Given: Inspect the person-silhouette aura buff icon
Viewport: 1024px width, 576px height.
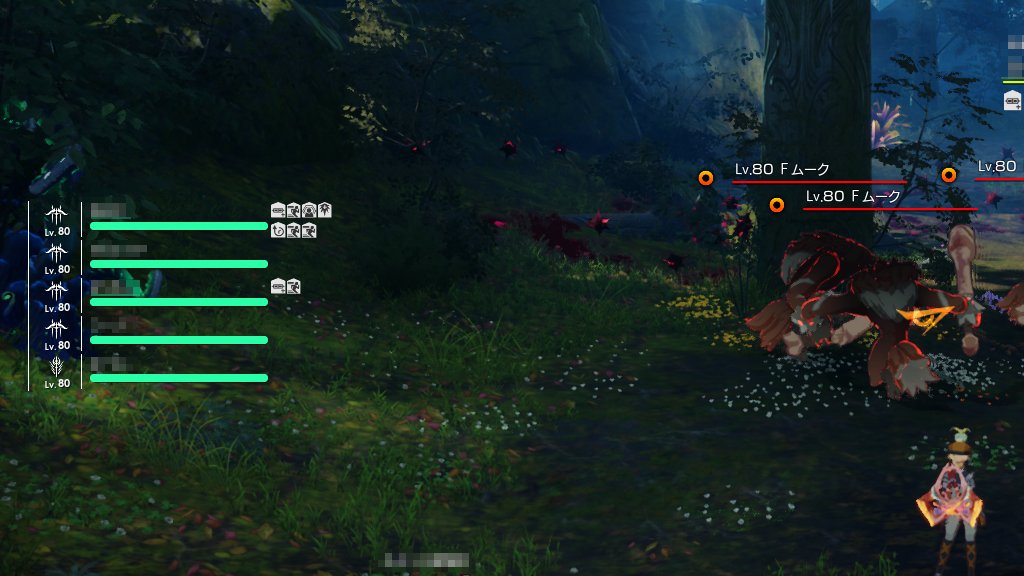Looking at the screenshot, I should 309,210.
